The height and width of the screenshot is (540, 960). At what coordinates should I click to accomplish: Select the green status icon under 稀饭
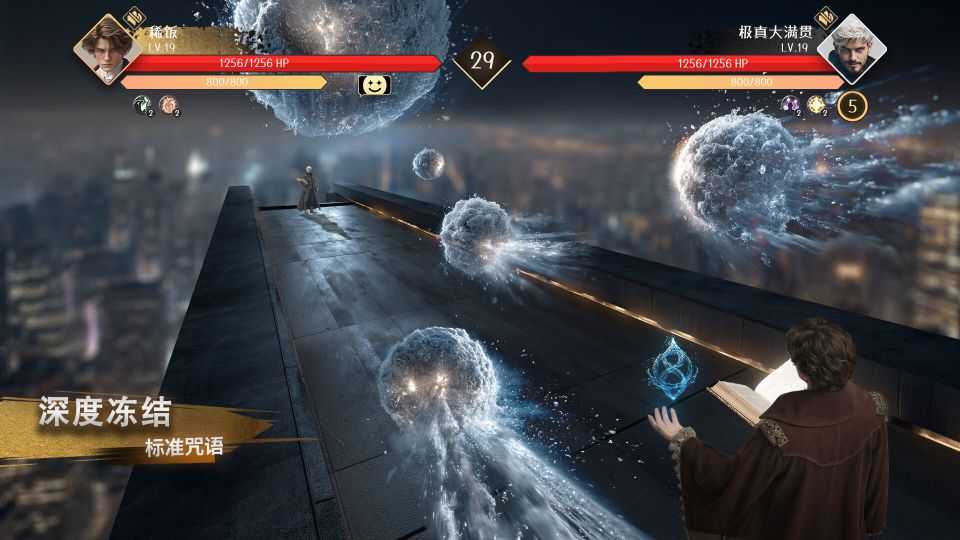click(x=142, y=103)
